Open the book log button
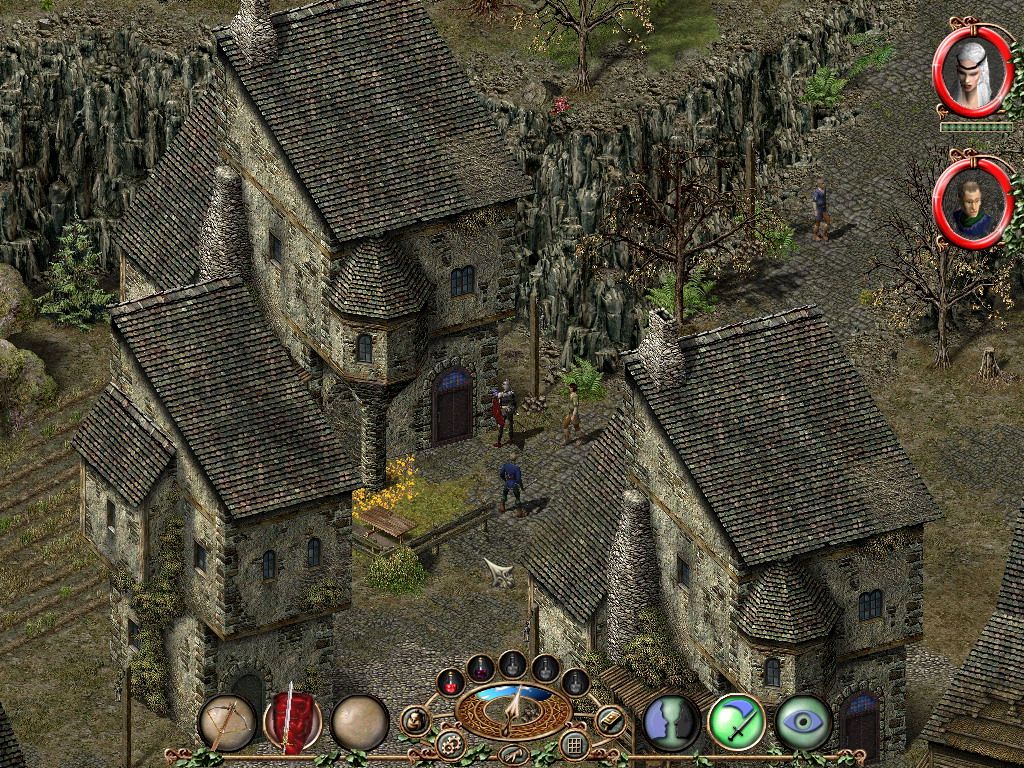Screen dimensions: 1024x768 point(609,720)
